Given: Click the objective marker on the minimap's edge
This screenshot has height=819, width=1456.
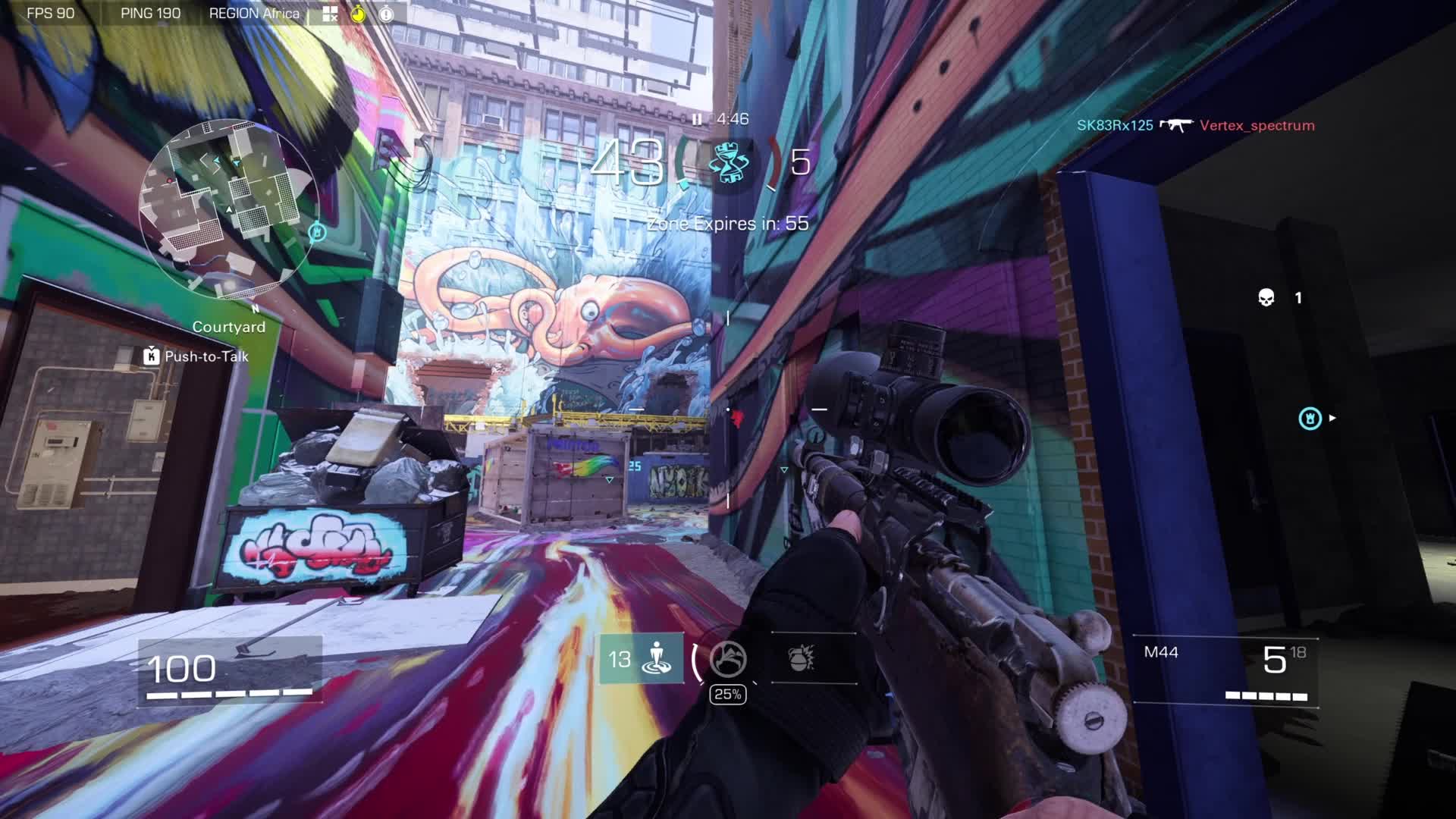Looking at the screenshot, I should tap(317, 232).
